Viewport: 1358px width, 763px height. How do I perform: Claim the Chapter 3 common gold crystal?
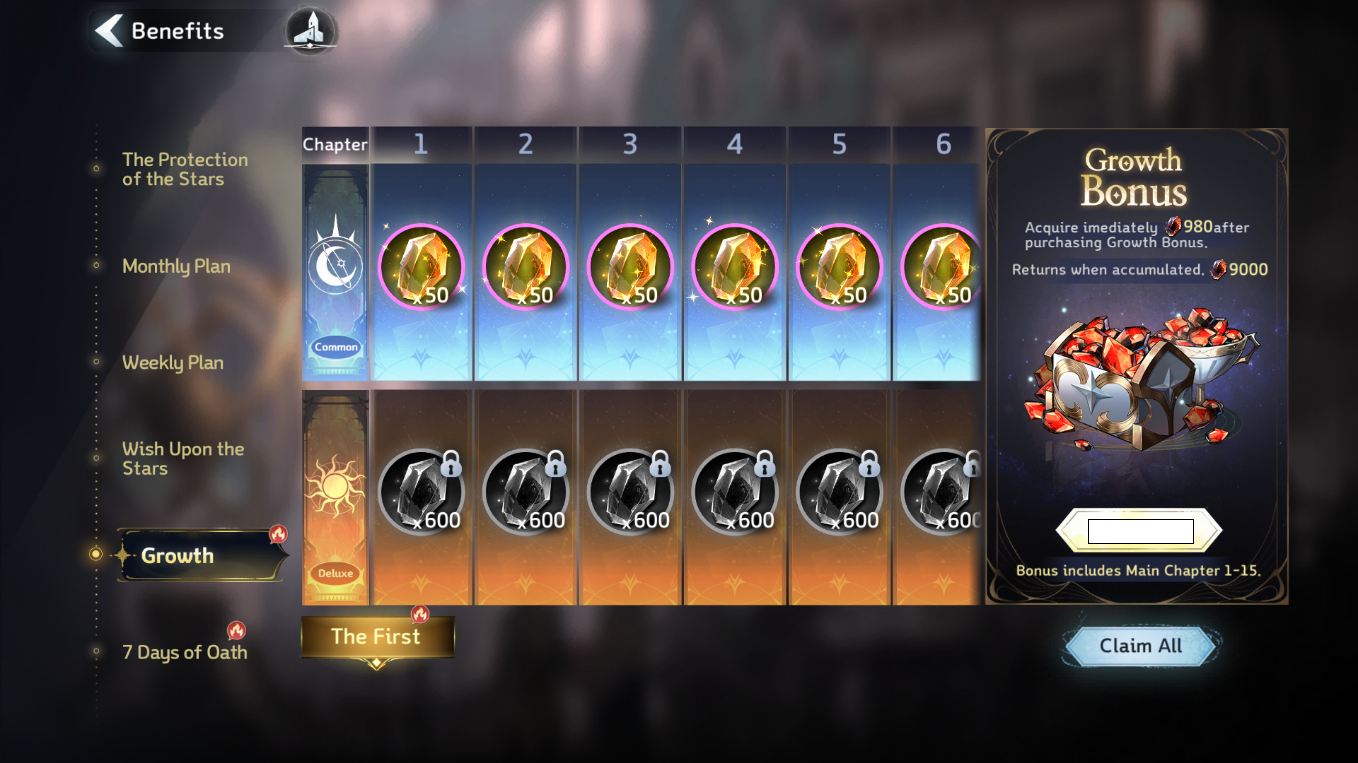point(630,267)
